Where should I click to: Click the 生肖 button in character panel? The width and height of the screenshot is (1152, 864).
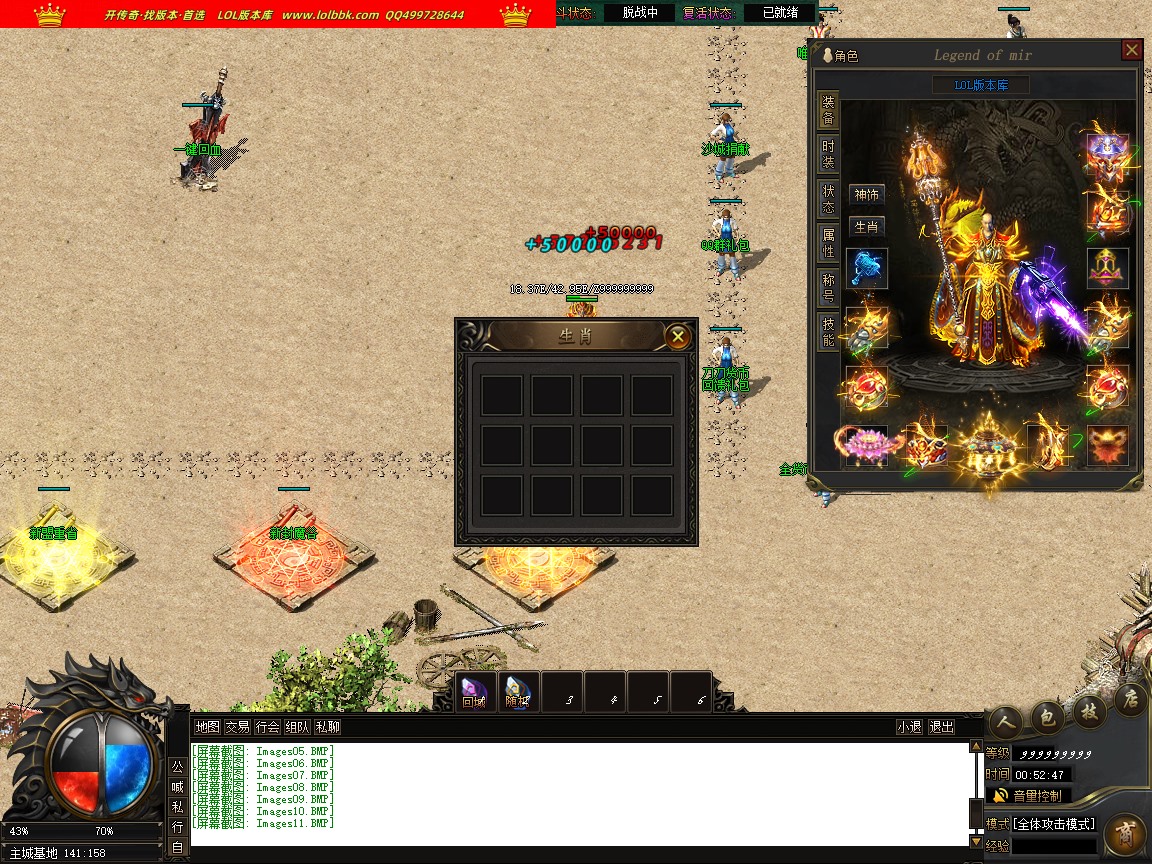pos(866,227)
